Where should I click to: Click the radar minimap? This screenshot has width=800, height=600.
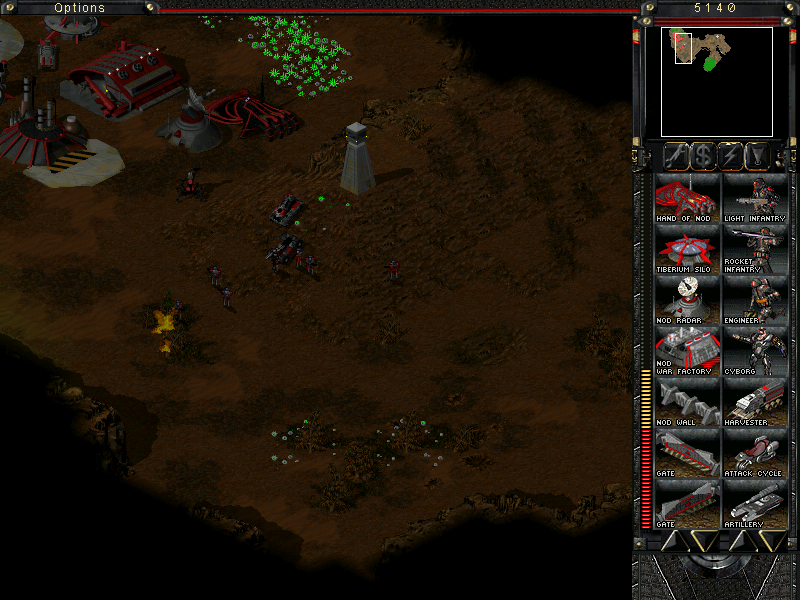[716, 81]
